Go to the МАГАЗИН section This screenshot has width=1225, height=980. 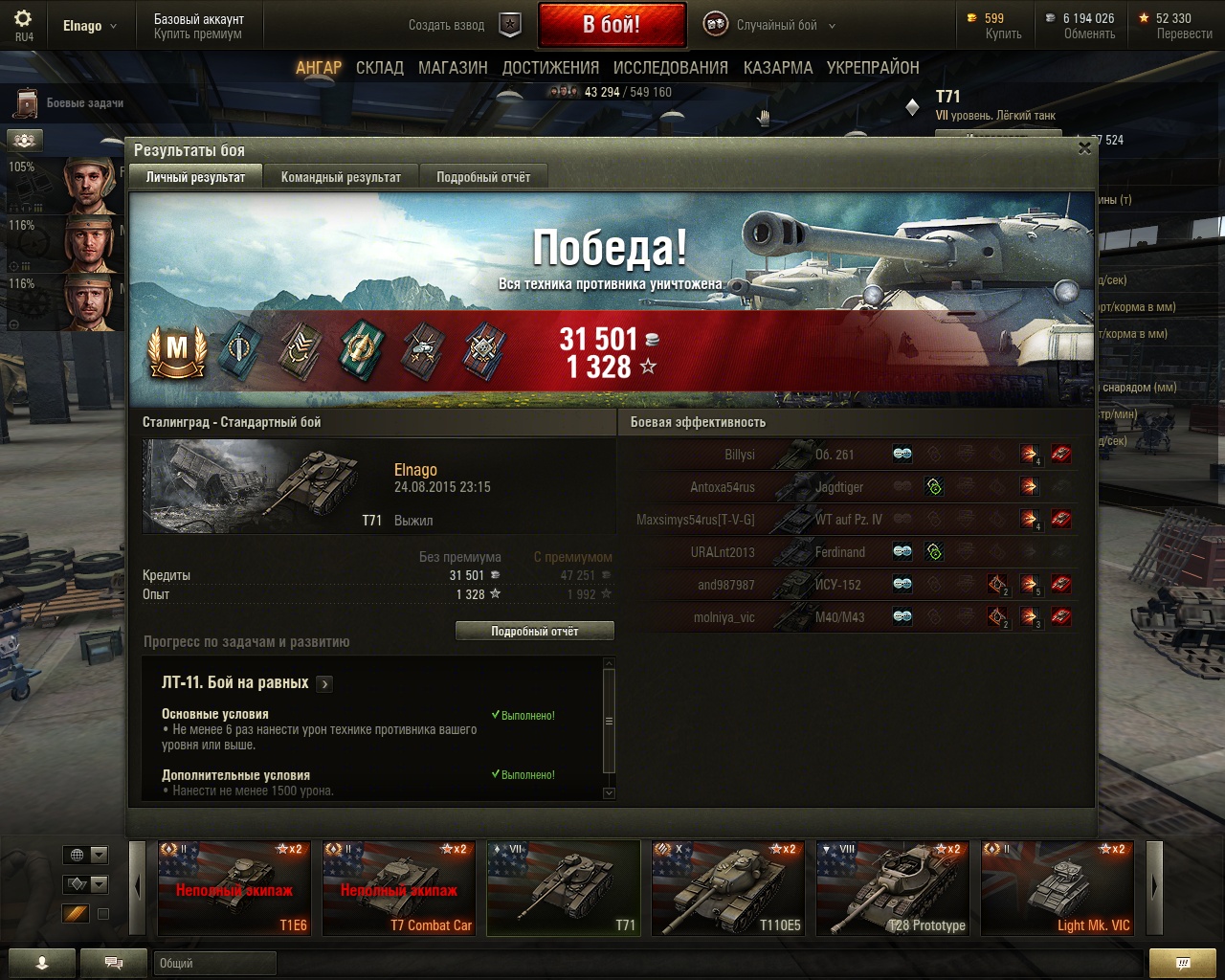(453, 68)
